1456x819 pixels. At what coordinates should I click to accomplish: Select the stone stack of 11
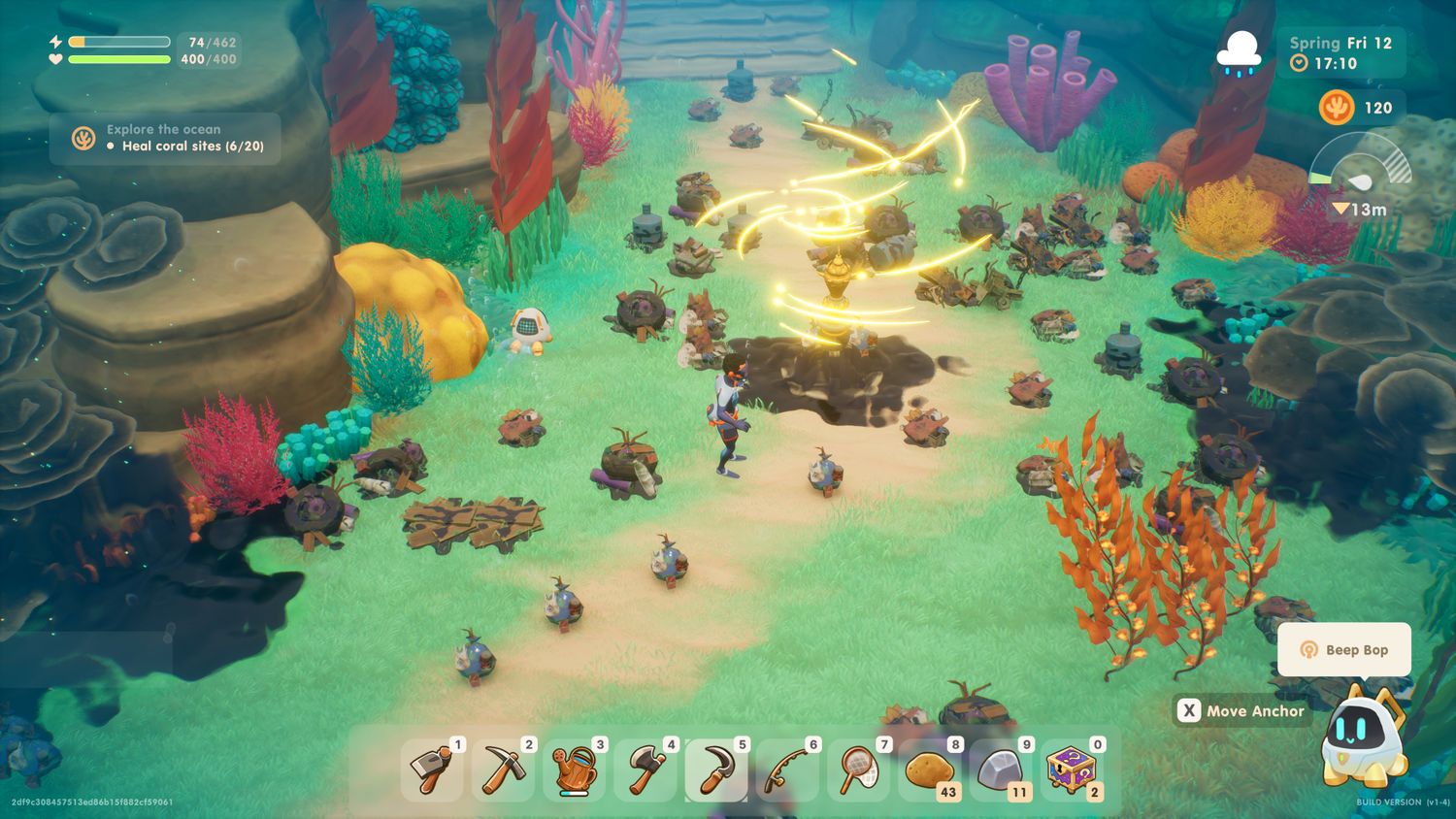pyautogui.click(x=1001, y=770)
